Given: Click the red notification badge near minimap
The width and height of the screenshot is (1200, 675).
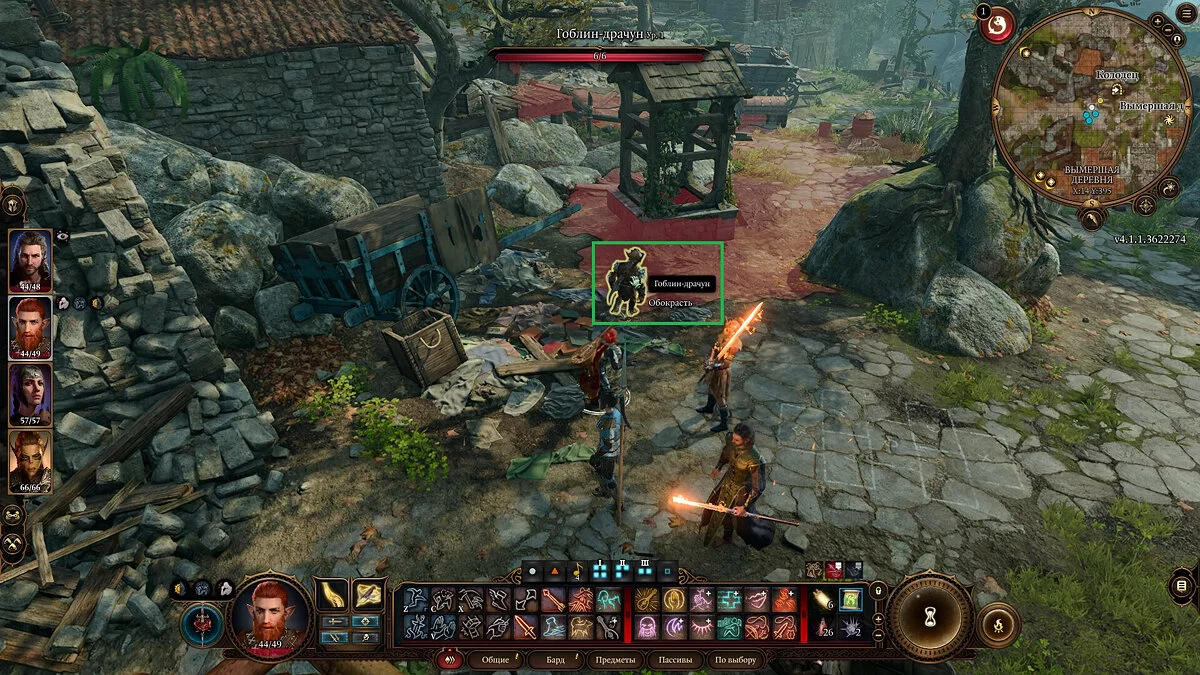Looking at the screenshot, I should 996,25.
